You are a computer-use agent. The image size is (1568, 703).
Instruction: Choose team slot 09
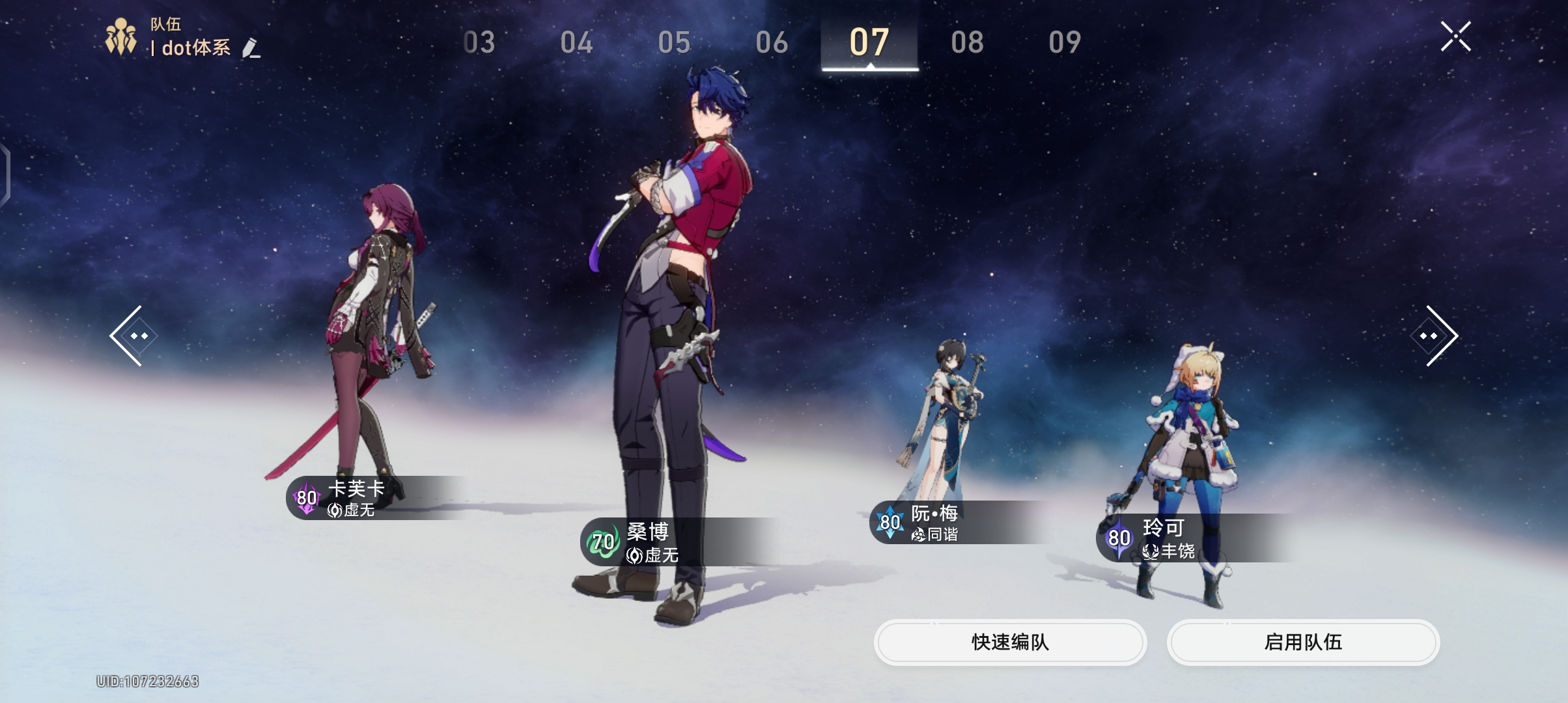pos(1065,43)
